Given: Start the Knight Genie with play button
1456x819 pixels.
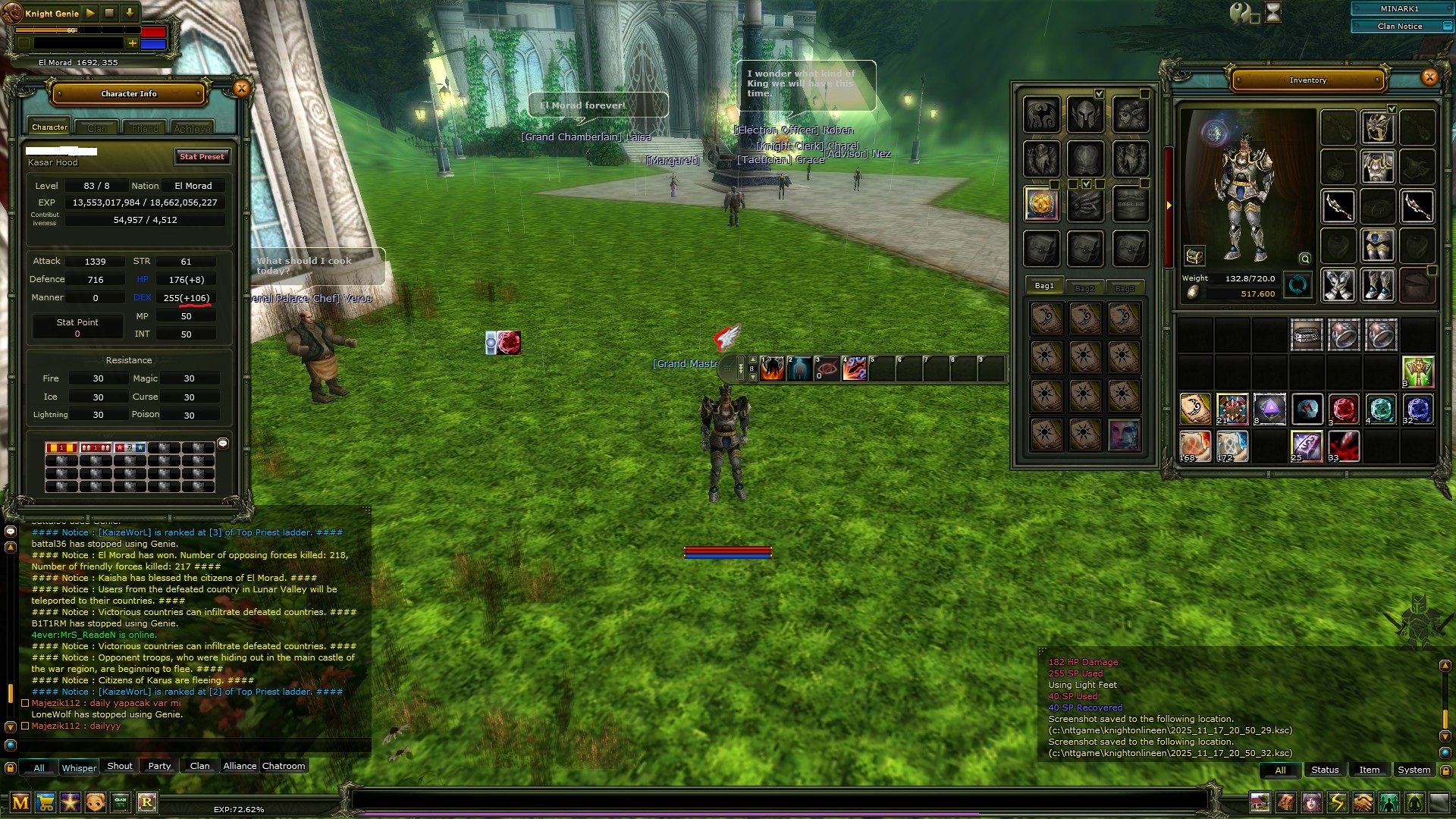Looking at the screenshot, I should pyautogui.click(x=90, y=13).
